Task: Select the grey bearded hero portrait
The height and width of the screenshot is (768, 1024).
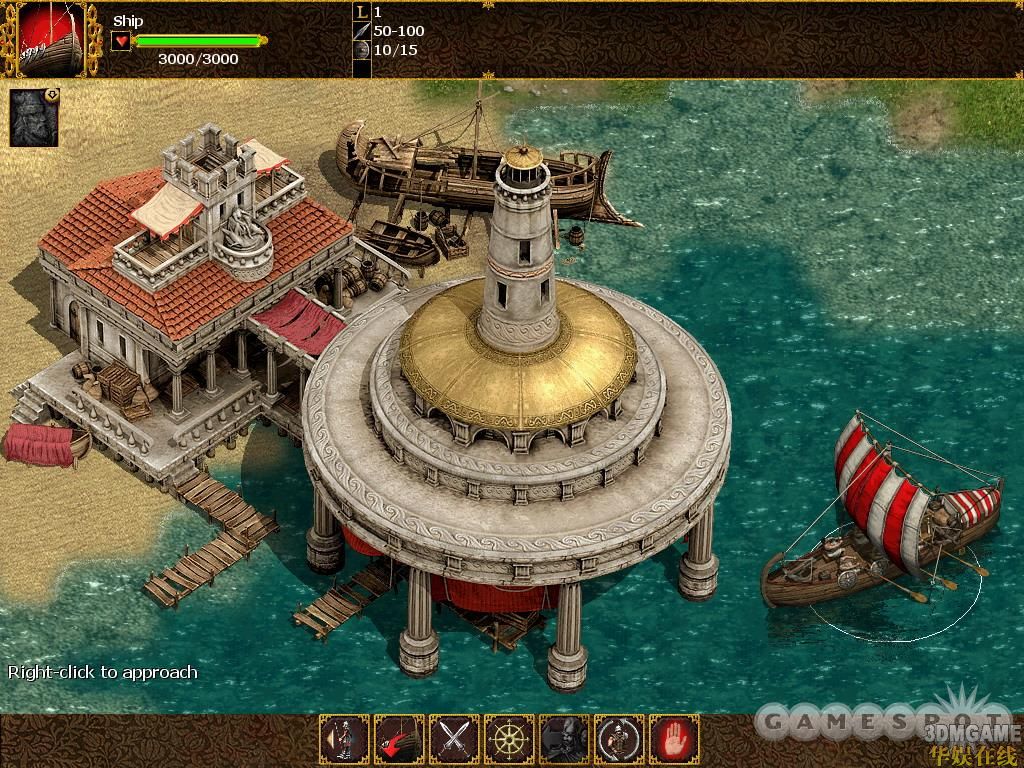Action: pos(35,118)
